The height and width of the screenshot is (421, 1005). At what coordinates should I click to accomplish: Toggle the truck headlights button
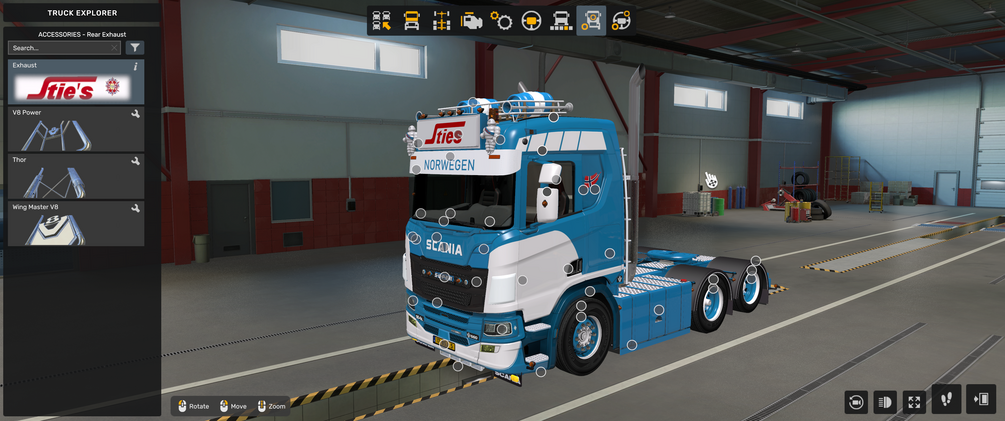click(x=884, y=401)
